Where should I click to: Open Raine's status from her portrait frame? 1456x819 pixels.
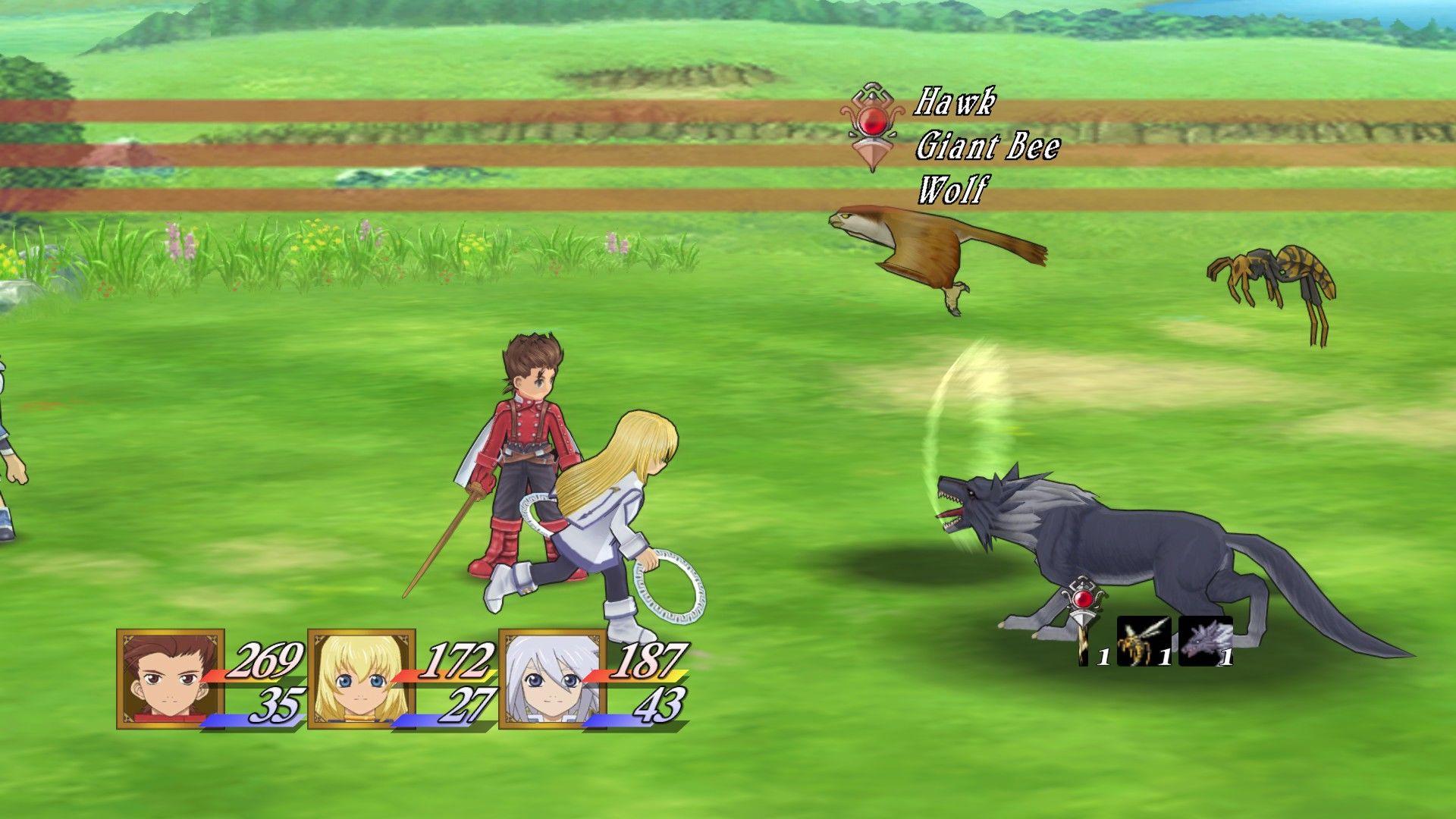(x=552, y=679)
